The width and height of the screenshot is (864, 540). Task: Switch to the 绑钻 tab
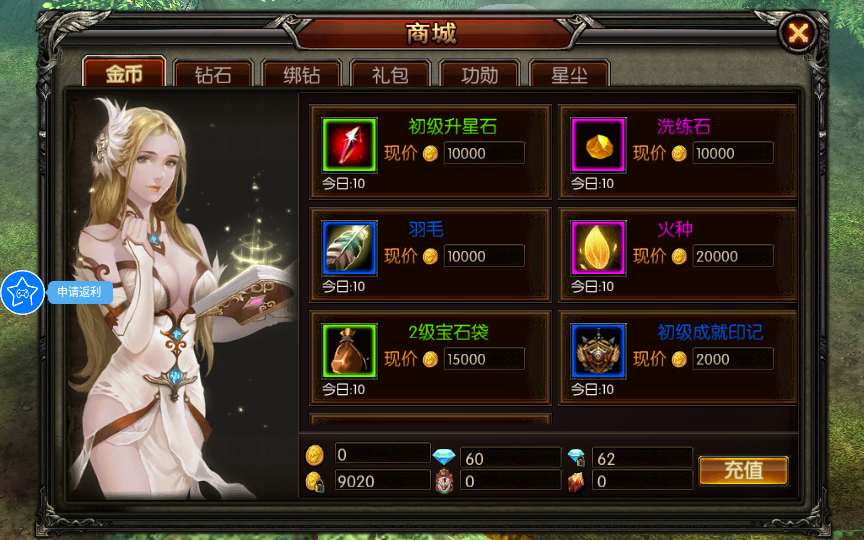pyautogui.click(x=301, y=75)
